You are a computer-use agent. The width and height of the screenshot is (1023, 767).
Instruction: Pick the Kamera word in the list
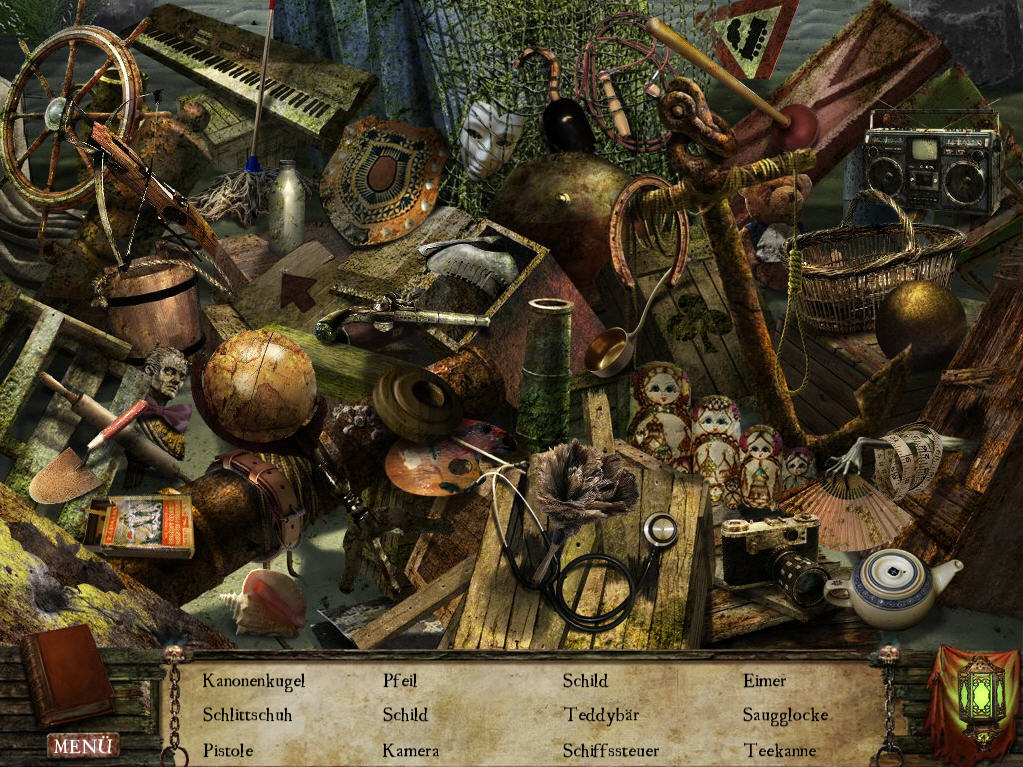[x=410, y=750]
